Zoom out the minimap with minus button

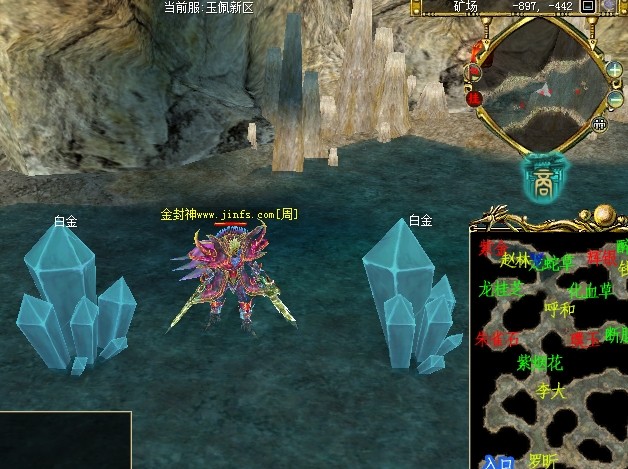click(614, 100)
